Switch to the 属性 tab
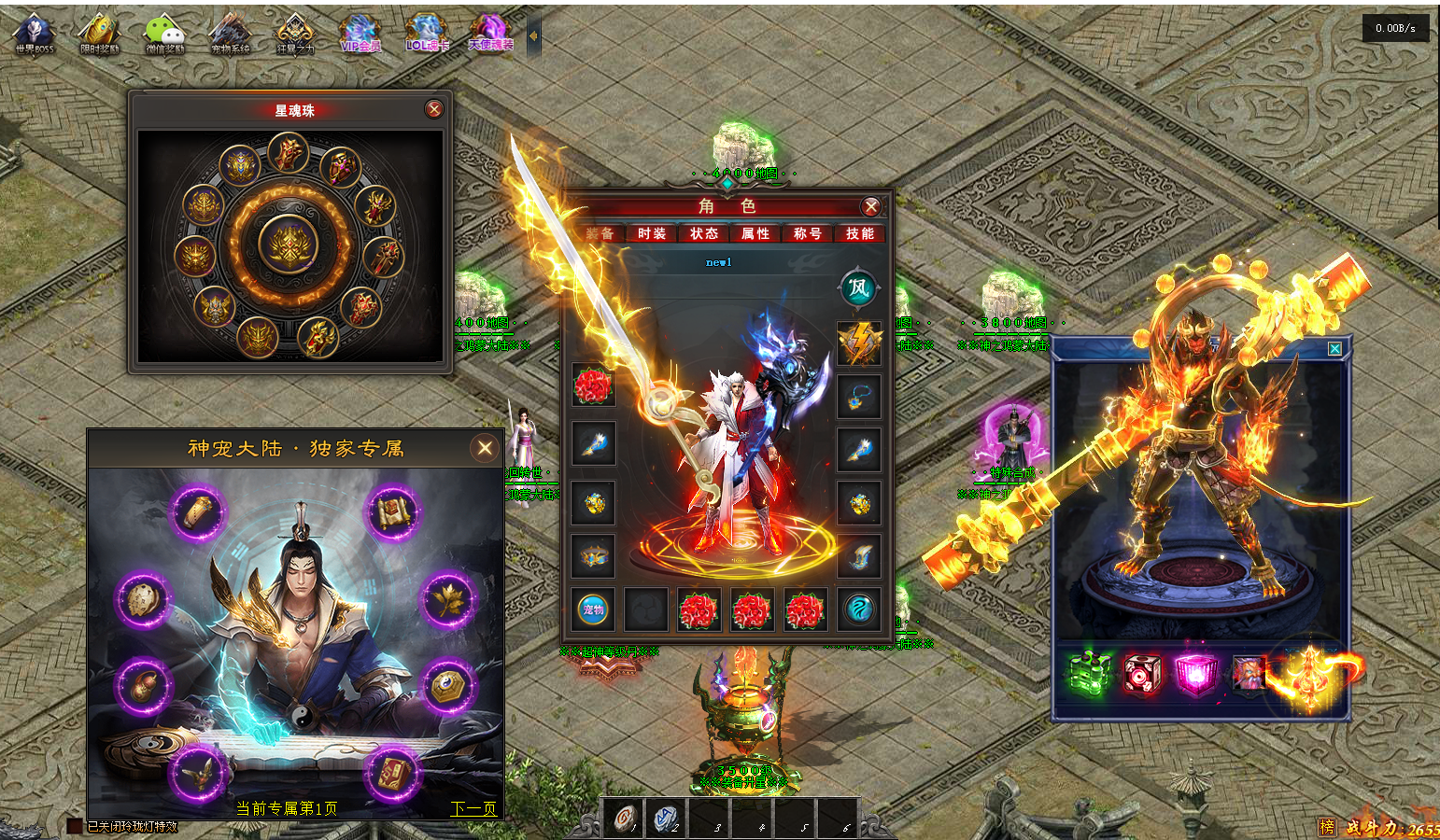 [755, 233]
